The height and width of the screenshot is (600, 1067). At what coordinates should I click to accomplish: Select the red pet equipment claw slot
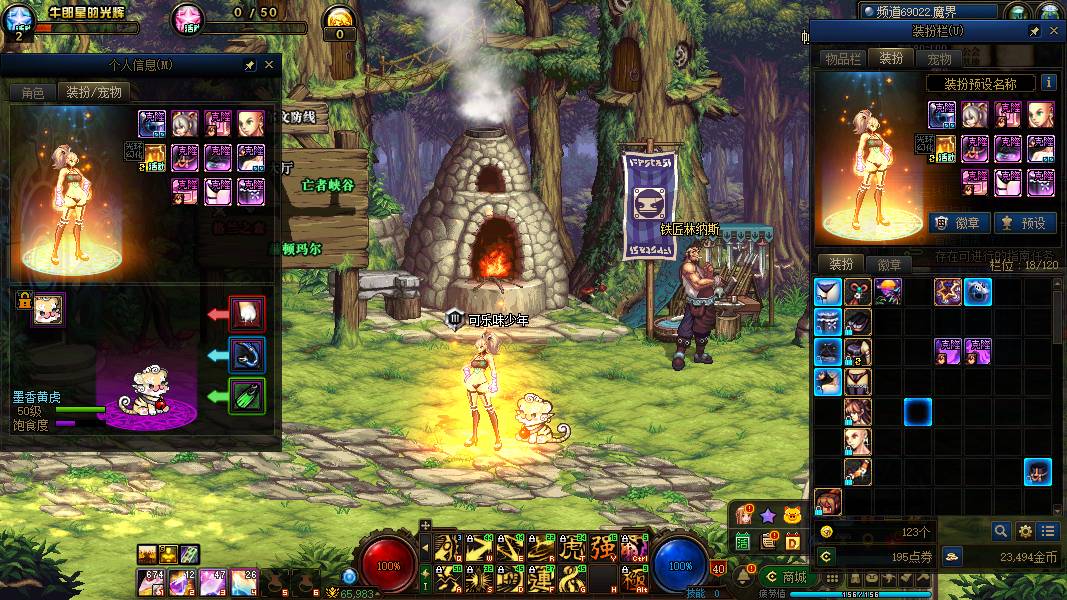[247, 314]
